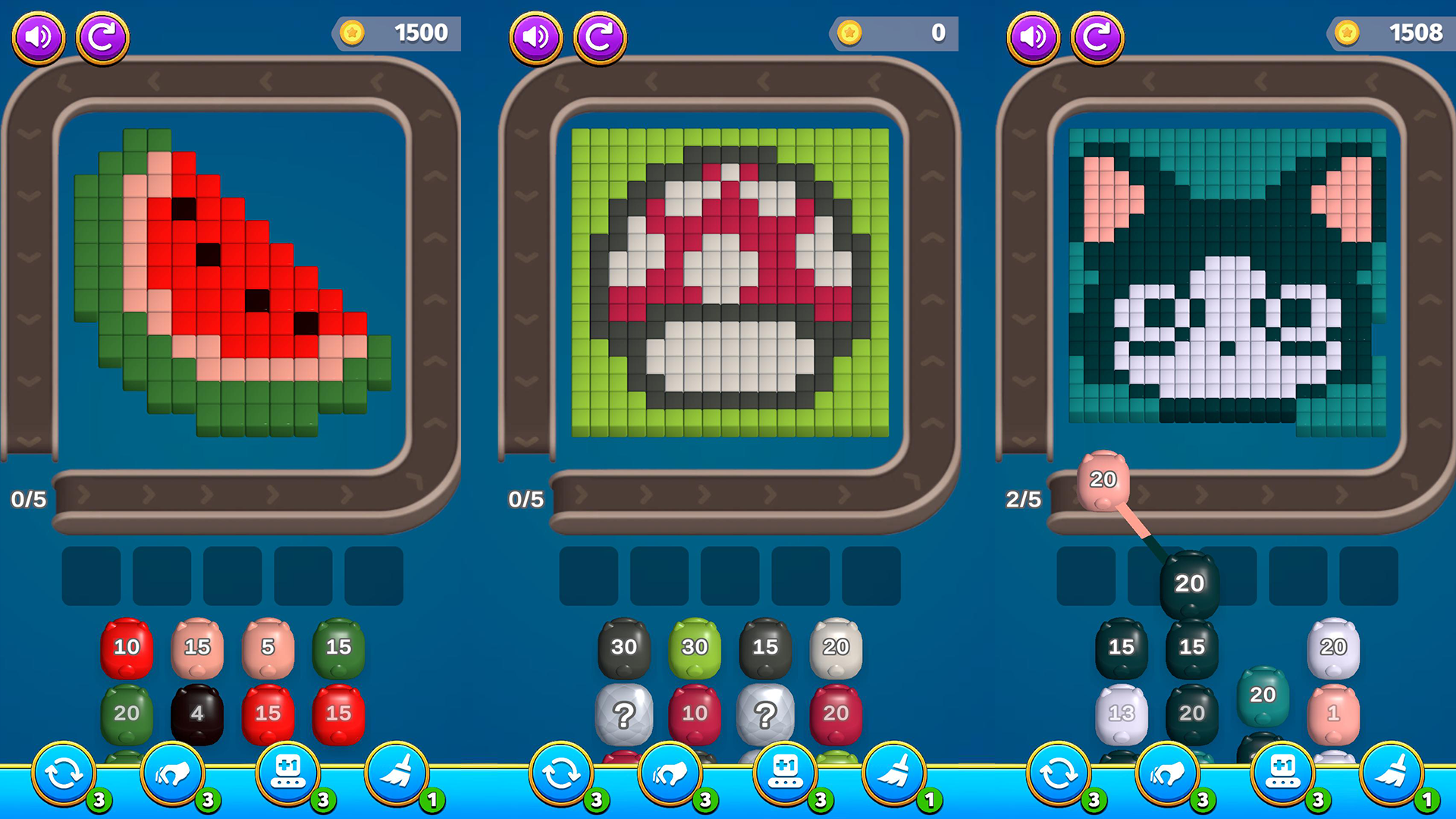Toggle sound for the mushroom puzzle
This screenshot has width=1456, height=819.
pos(535,34)
